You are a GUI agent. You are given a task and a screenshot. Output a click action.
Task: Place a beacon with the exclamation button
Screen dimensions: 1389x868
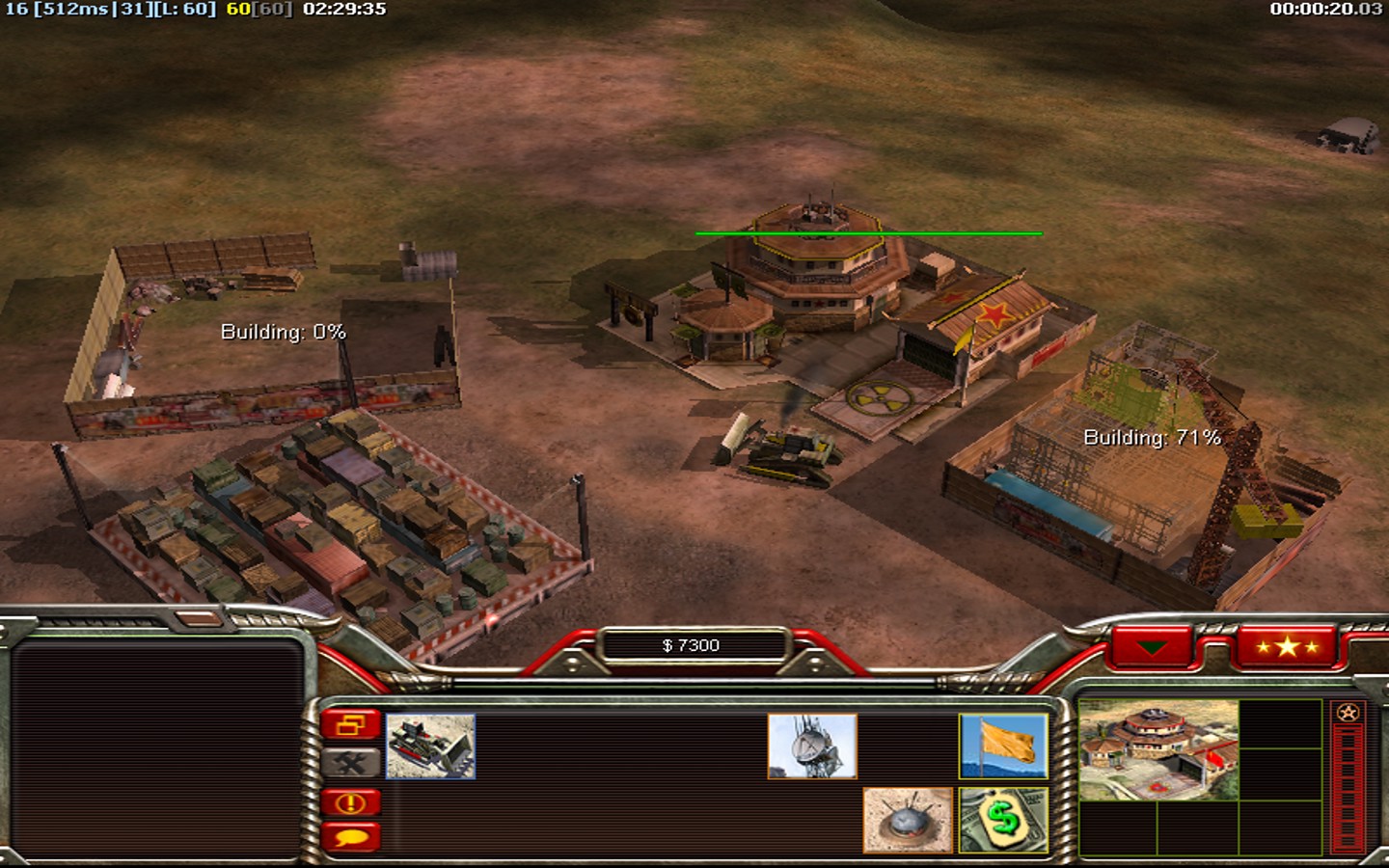coord(350,802)
